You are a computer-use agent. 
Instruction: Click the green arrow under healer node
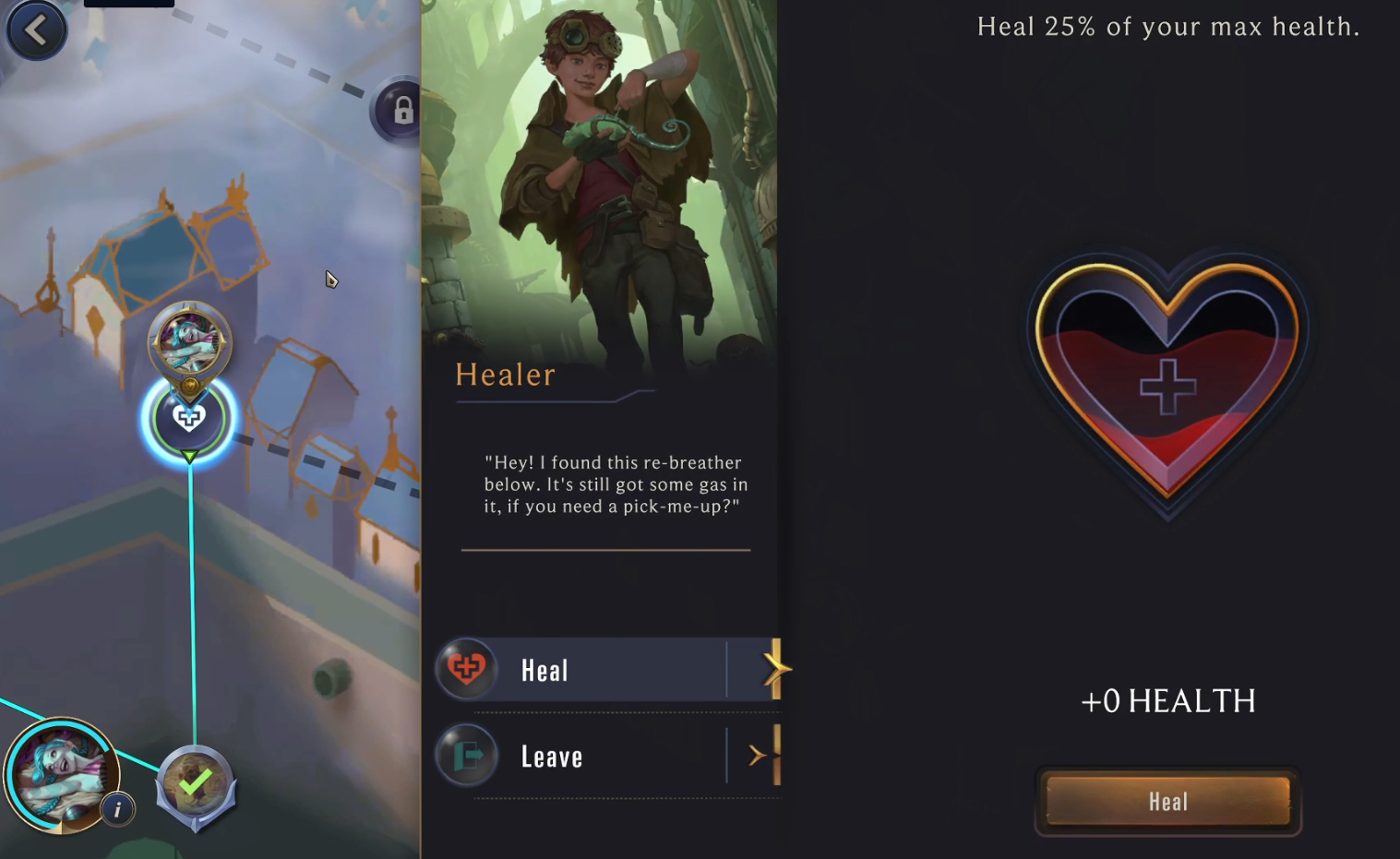189,456
